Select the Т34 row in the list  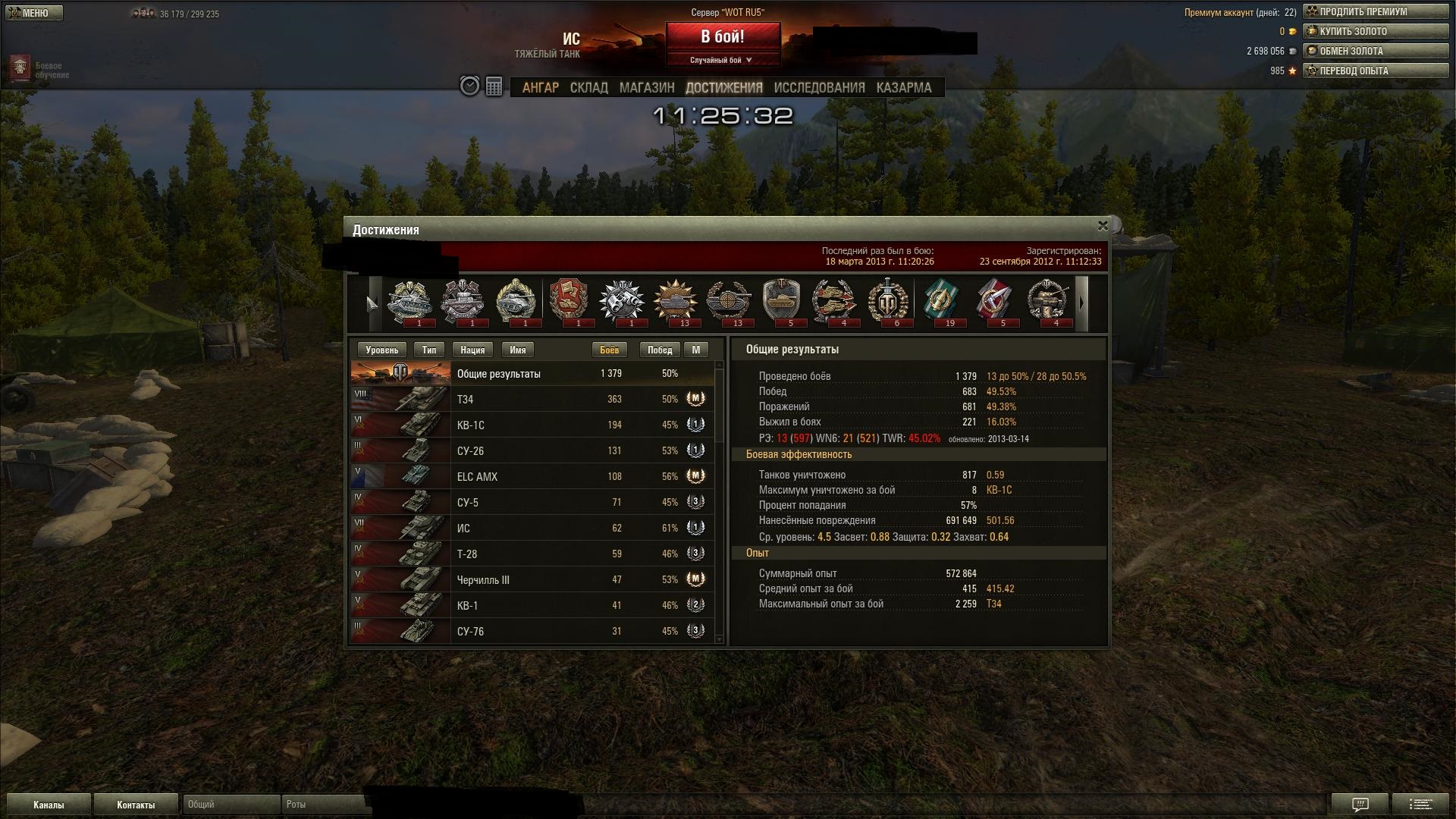tap(531, 399)
